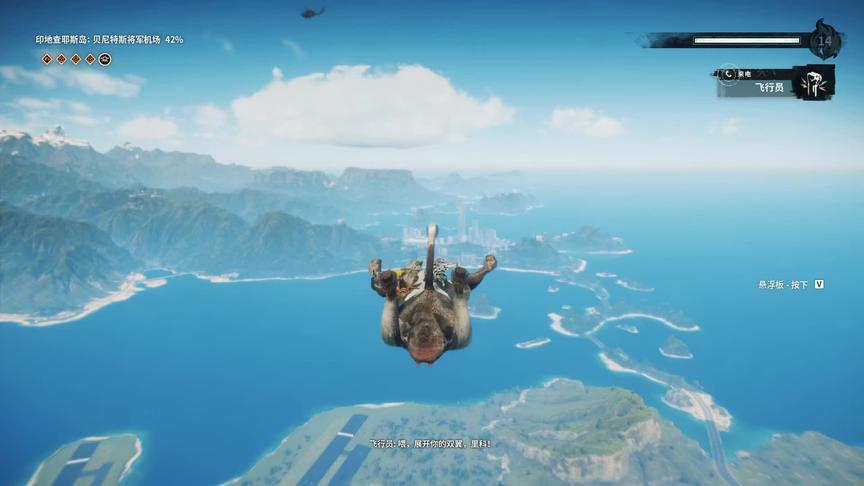Click the round black objective icon

[x=105, y=59]
